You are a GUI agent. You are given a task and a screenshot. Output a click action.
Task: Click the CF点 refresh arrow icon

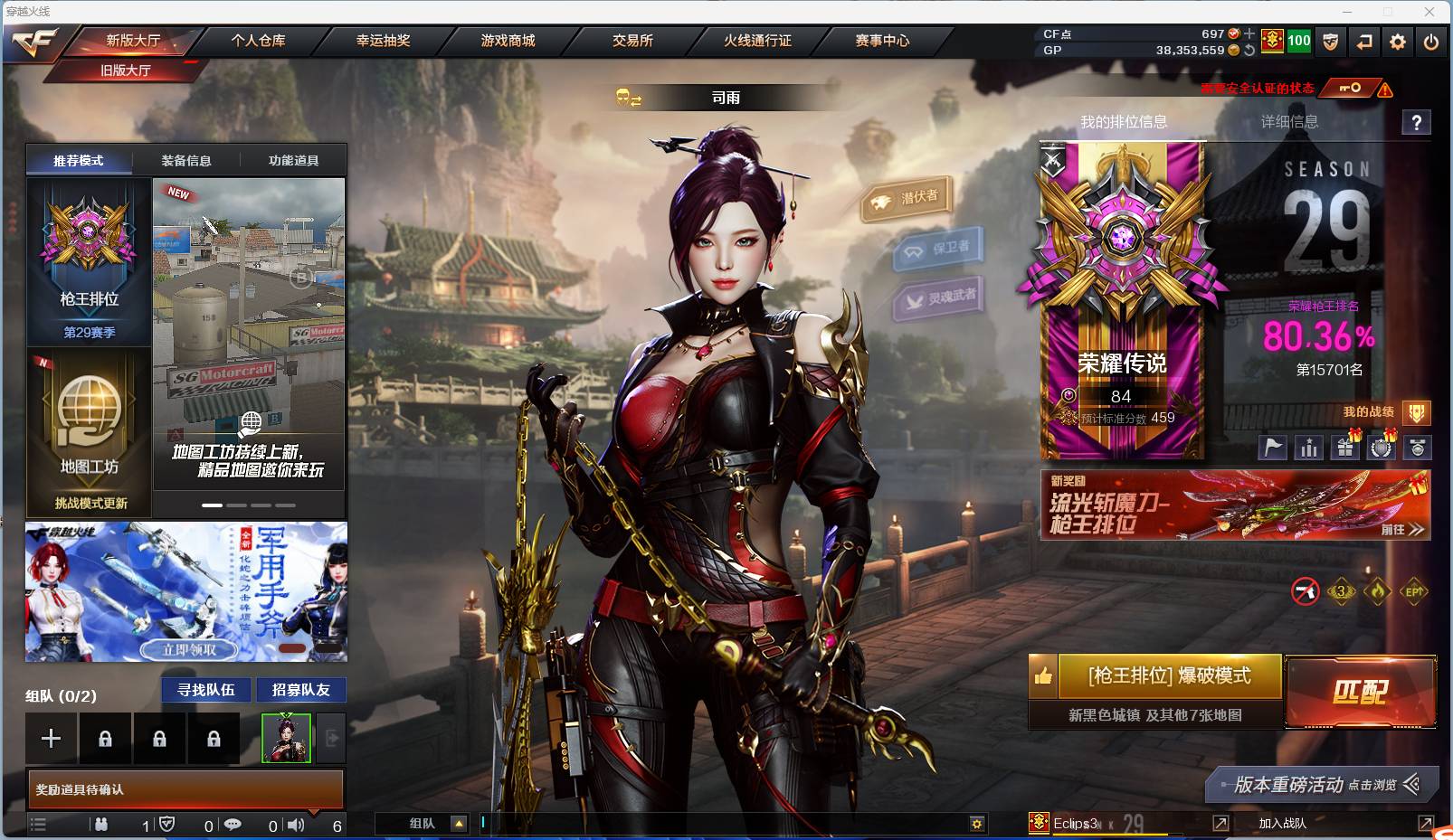pos(1249,52)
